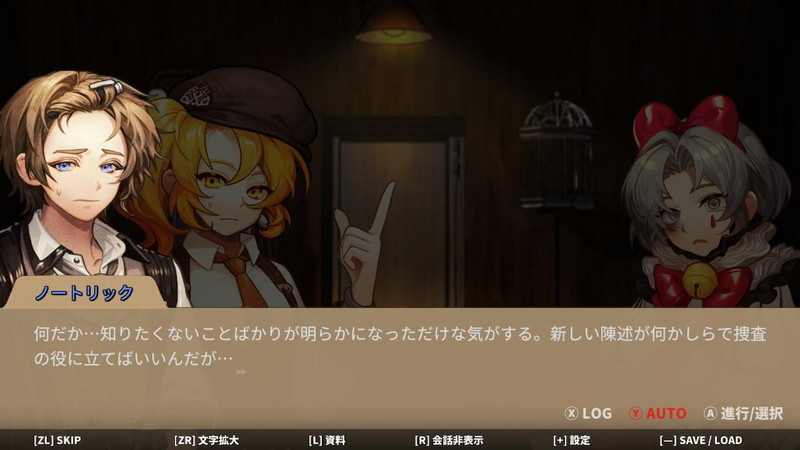Activate SKIP in the bottom bar
Image resolution: width=800 pixels, height=450 pixels.
[57, 440]
